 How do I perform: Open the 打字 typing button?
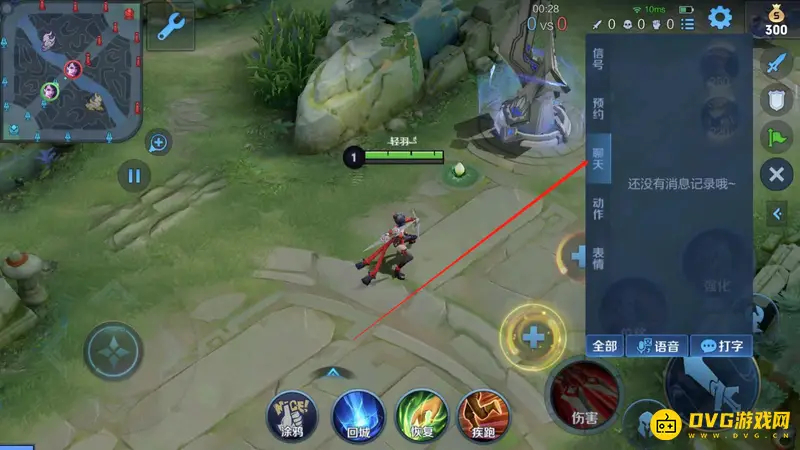coord(721,346)
